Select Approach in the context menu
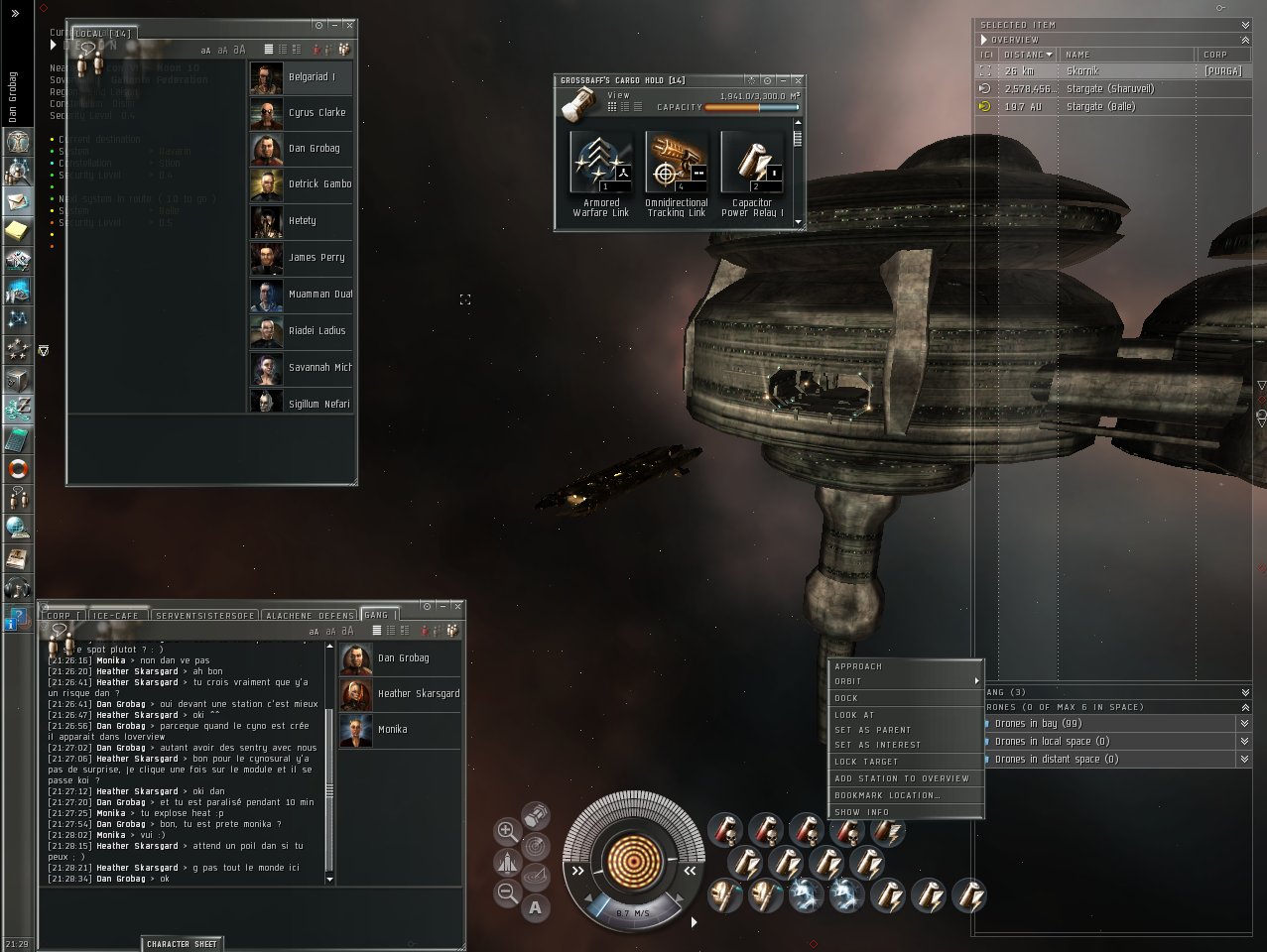Screen dimensions: 1267x952 tap(858, 666)
